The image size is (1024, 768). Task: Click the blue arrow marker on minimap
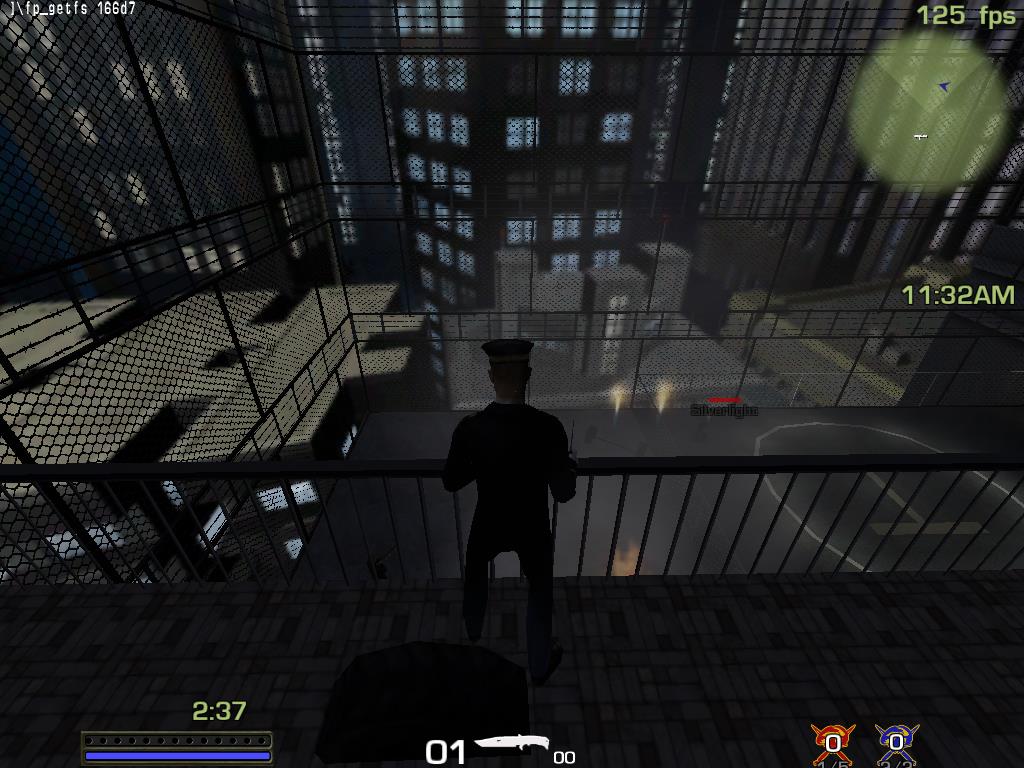tap(944, 87)
